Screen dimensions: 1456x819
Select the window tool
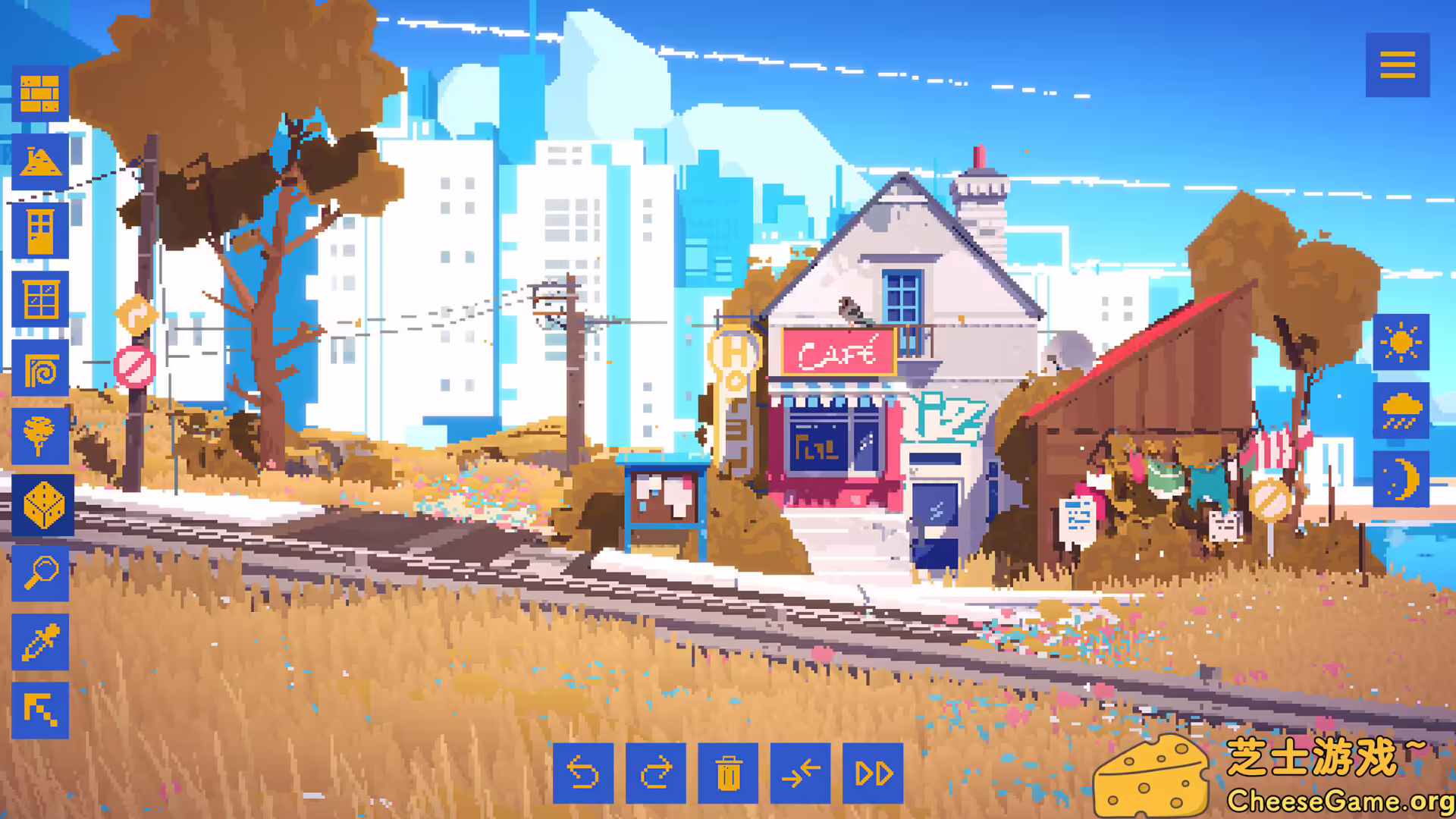pyautogui.click(x=41, y=297)
